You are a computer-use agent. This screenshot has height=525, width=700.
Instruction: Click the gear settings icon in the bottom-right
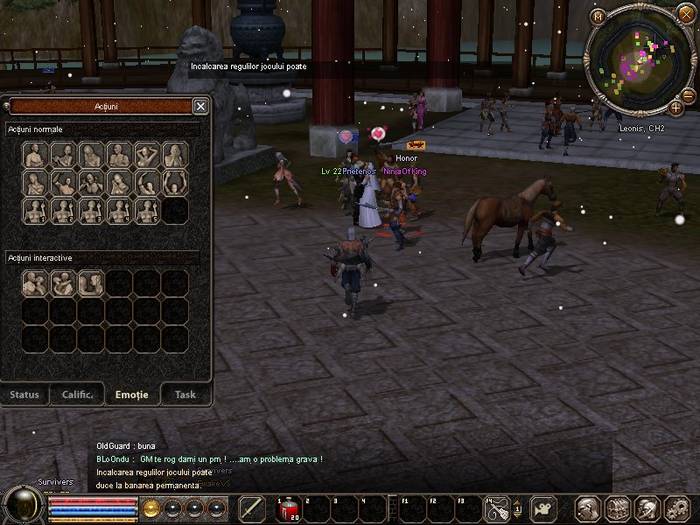[x=677, y=509]
